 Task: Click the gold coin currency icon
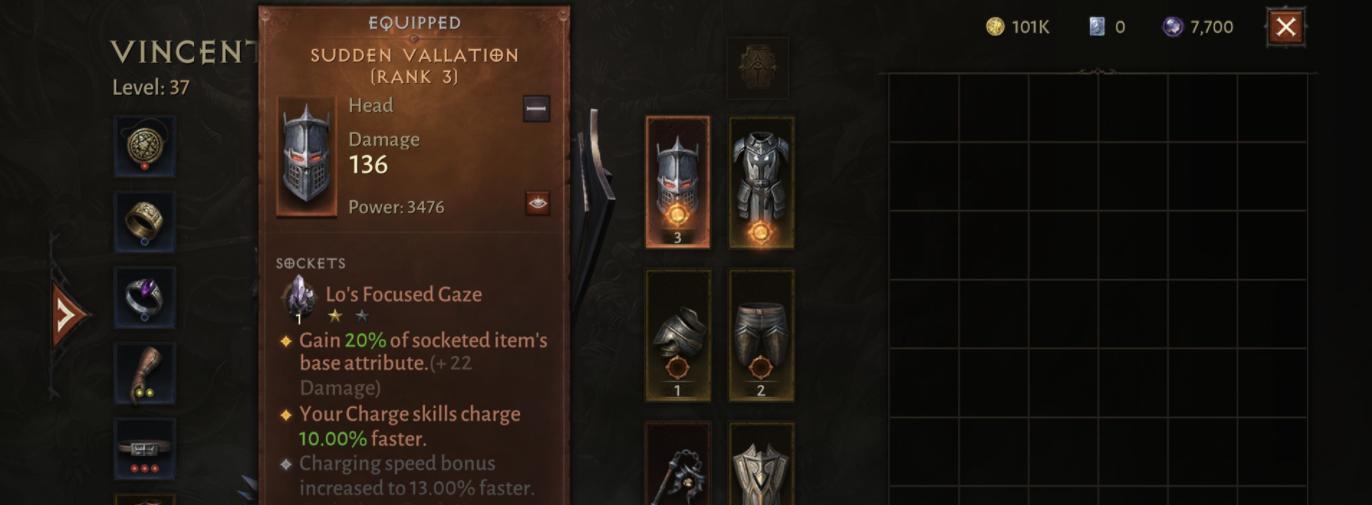point(995,27)
